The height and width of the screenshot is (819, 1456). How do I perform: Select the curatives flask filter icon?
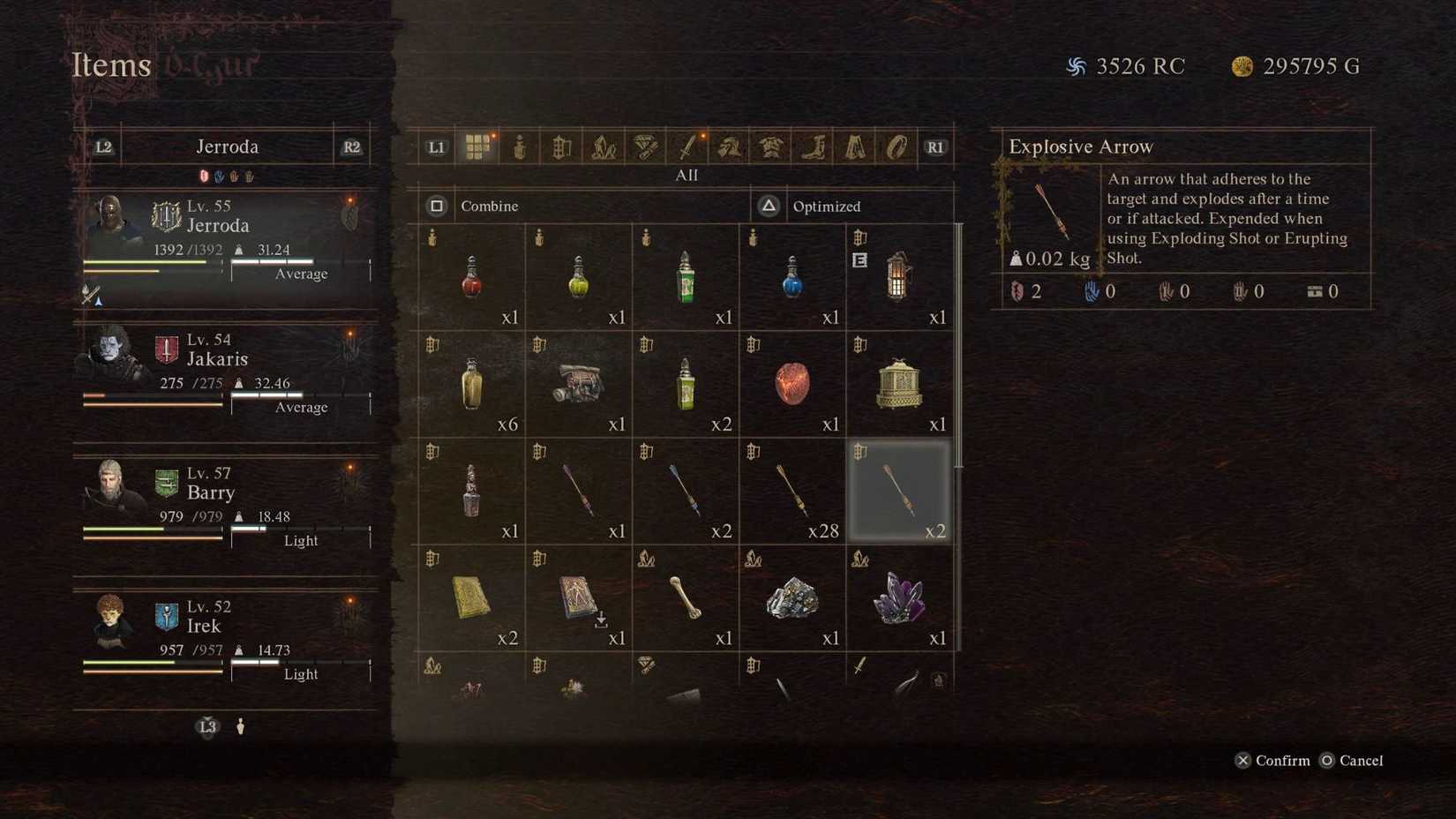click(x=520, y=147)
